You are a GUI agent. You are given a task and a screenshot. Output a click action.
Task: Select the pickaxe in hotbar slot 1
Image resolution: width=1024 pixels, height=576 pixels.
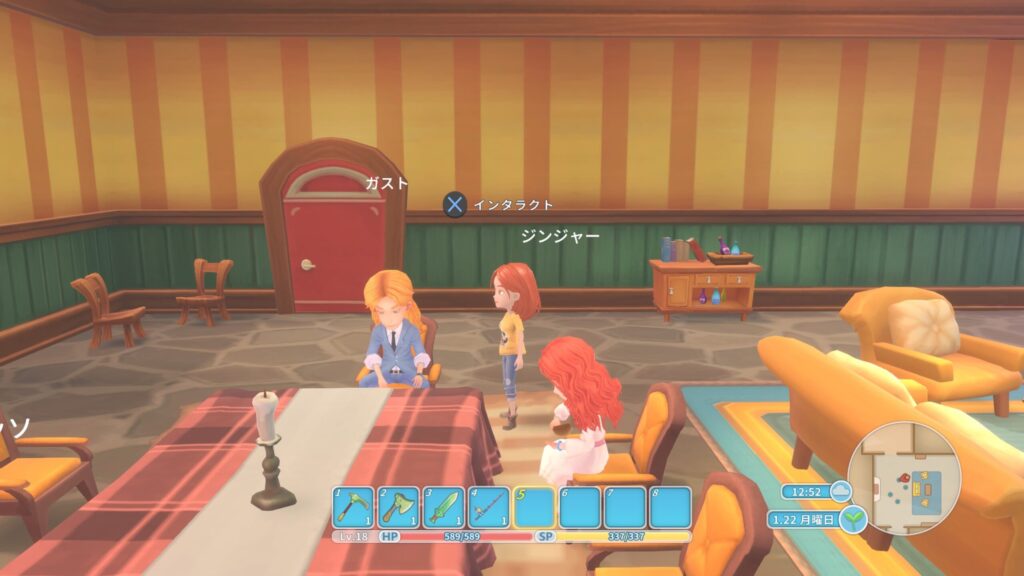tap(353, 507)
